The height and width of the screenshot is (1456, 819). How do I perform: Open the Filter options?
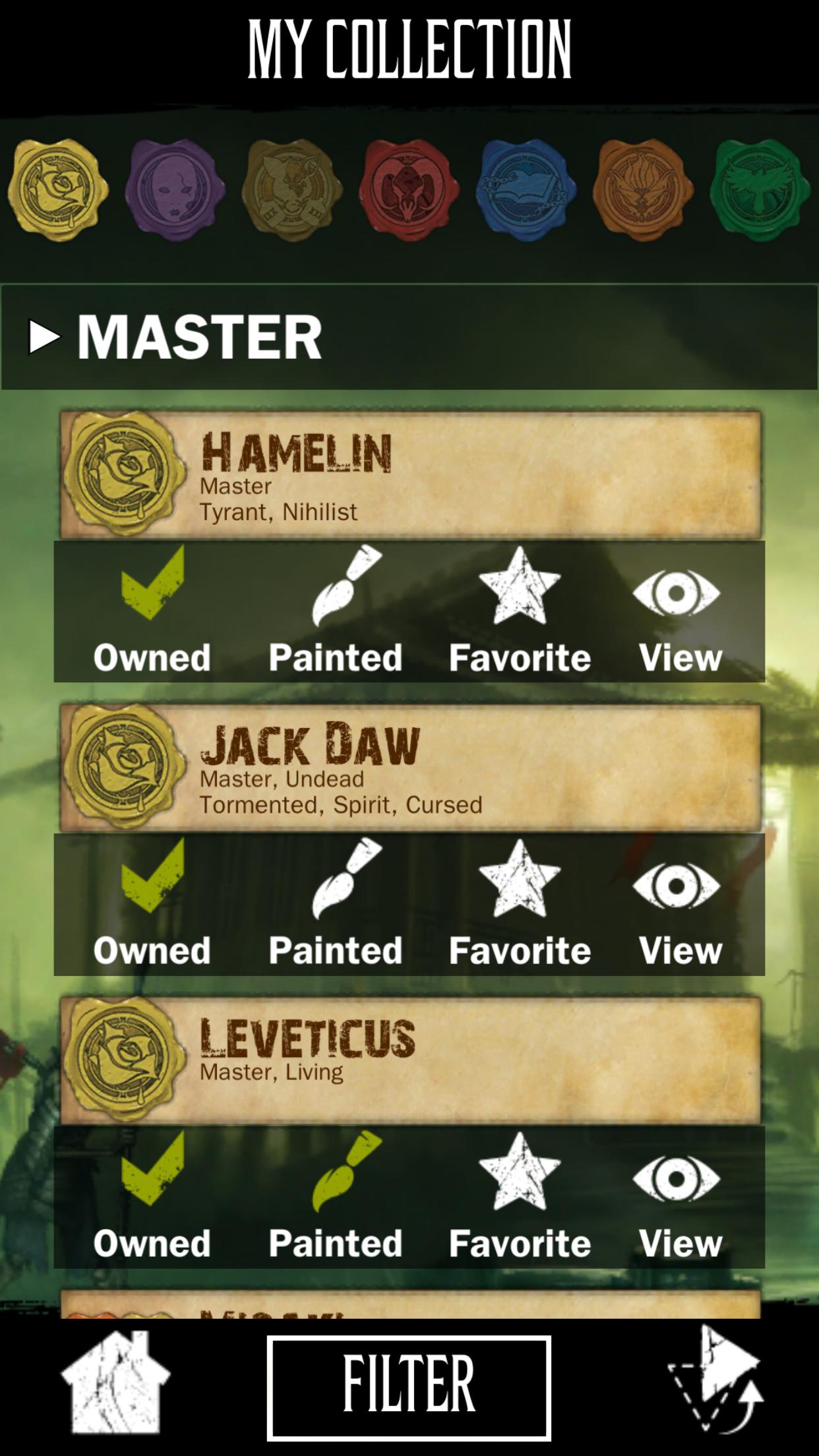click(409, 1386)
